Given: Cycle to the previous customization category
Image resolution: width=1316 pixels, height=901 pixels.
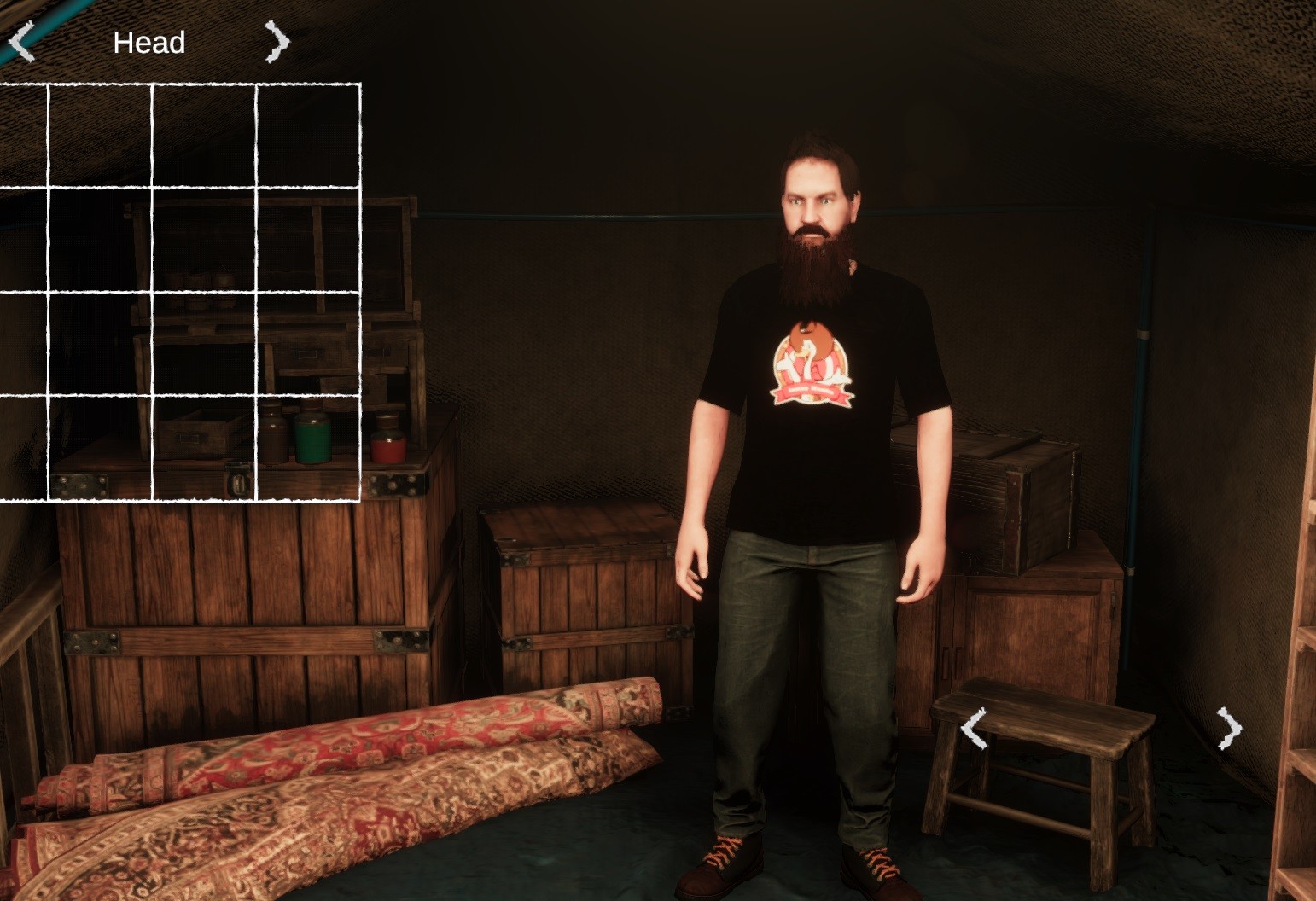Looking at the screenshot, I should (21, 41).
